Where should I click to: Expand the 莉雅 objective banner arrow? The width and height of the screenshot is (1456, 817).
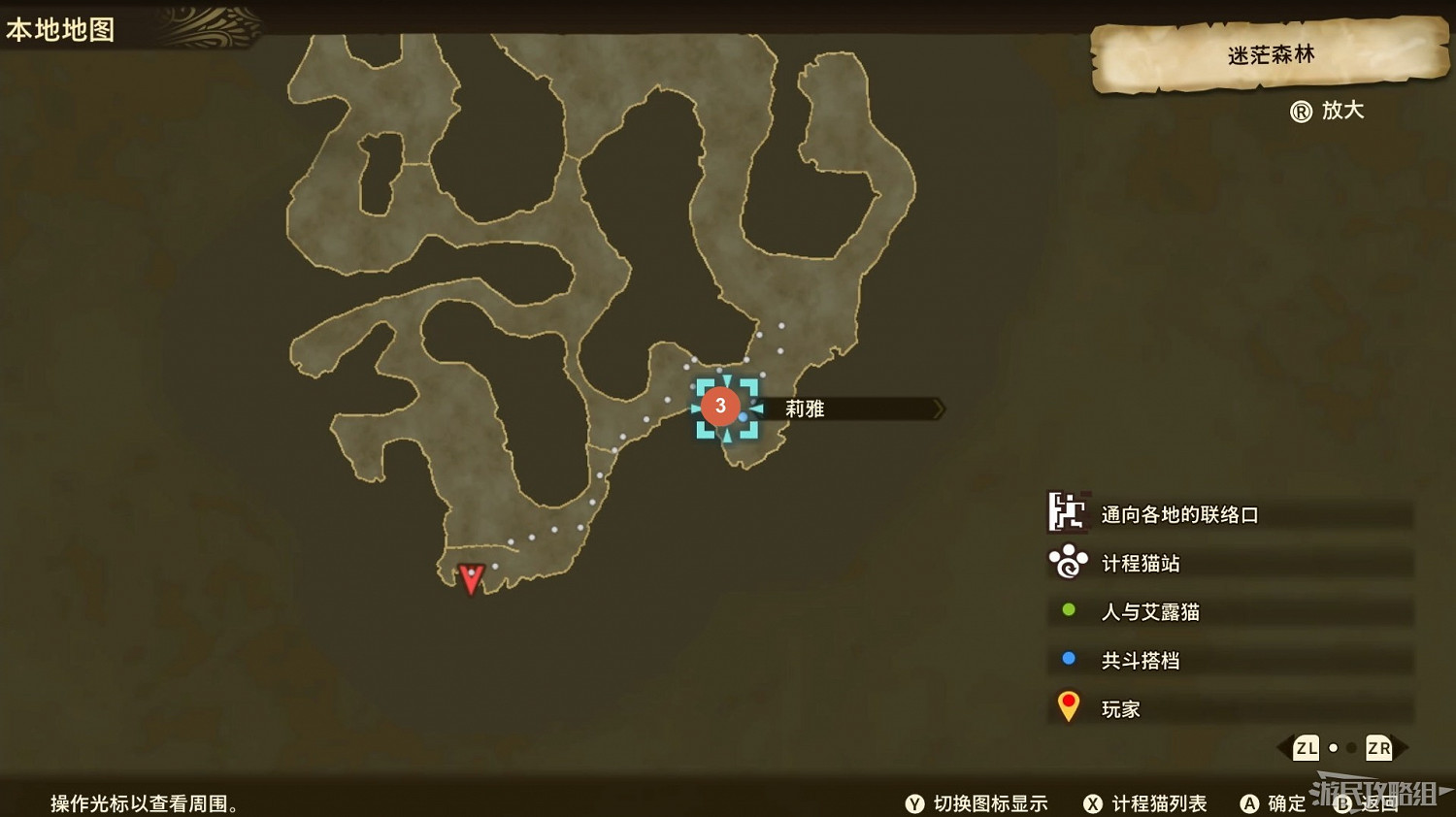point(937,408)
